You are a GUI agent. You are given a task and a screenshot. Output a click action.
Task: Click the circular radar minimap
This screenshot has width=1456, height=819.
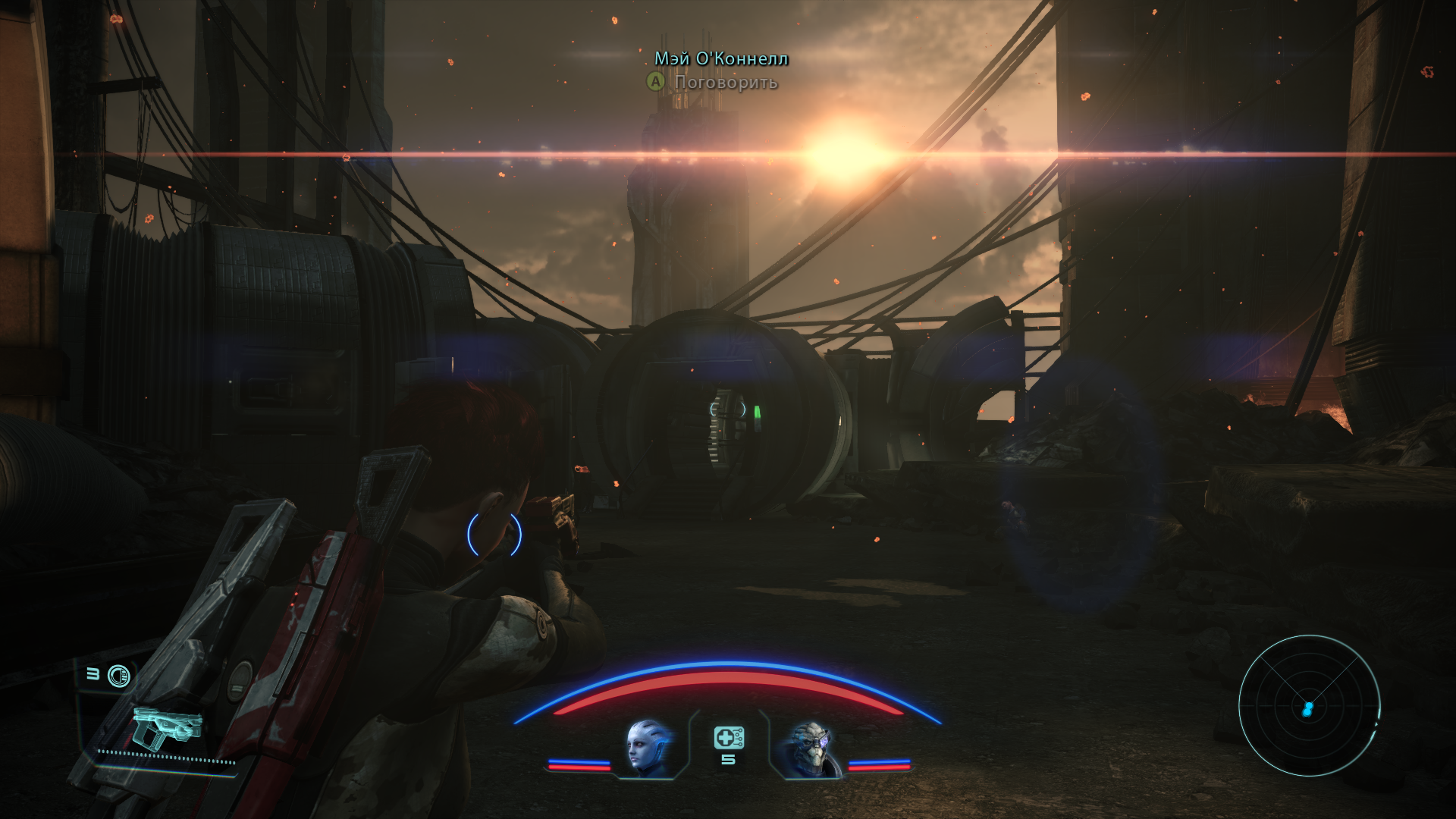(x=1309, y=707)
